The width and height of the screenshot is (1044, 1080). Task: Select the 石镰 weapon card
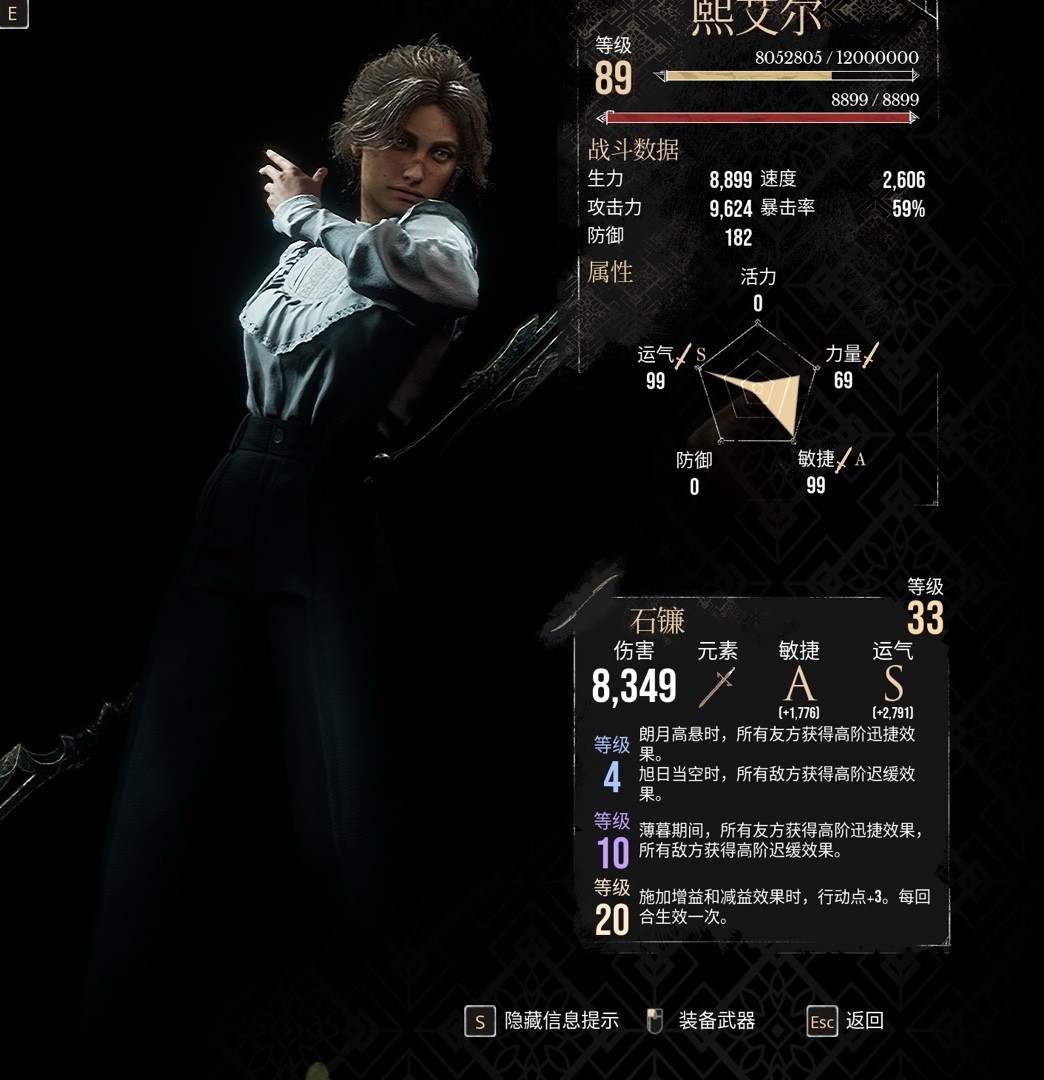[760, 770]
